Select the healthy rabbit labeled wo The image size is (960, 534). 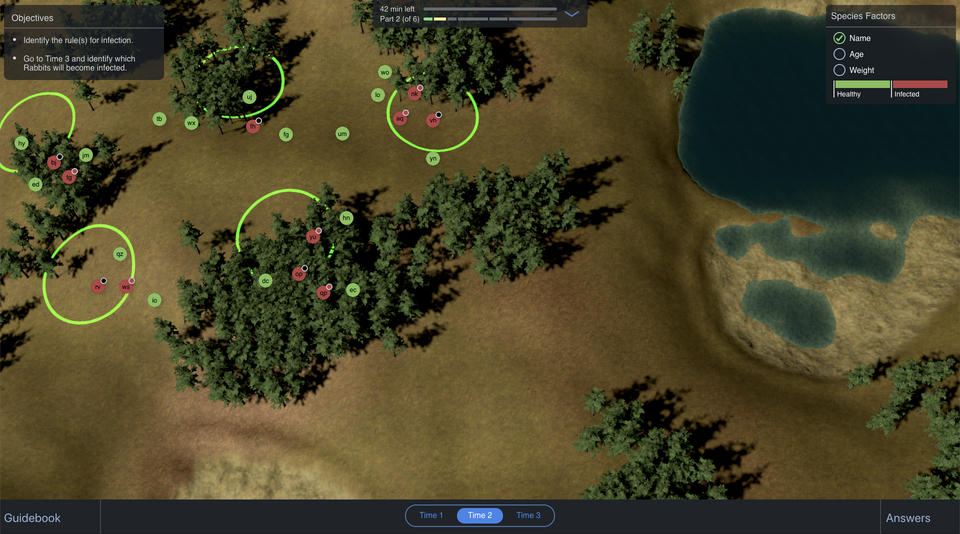pos(385,72)
